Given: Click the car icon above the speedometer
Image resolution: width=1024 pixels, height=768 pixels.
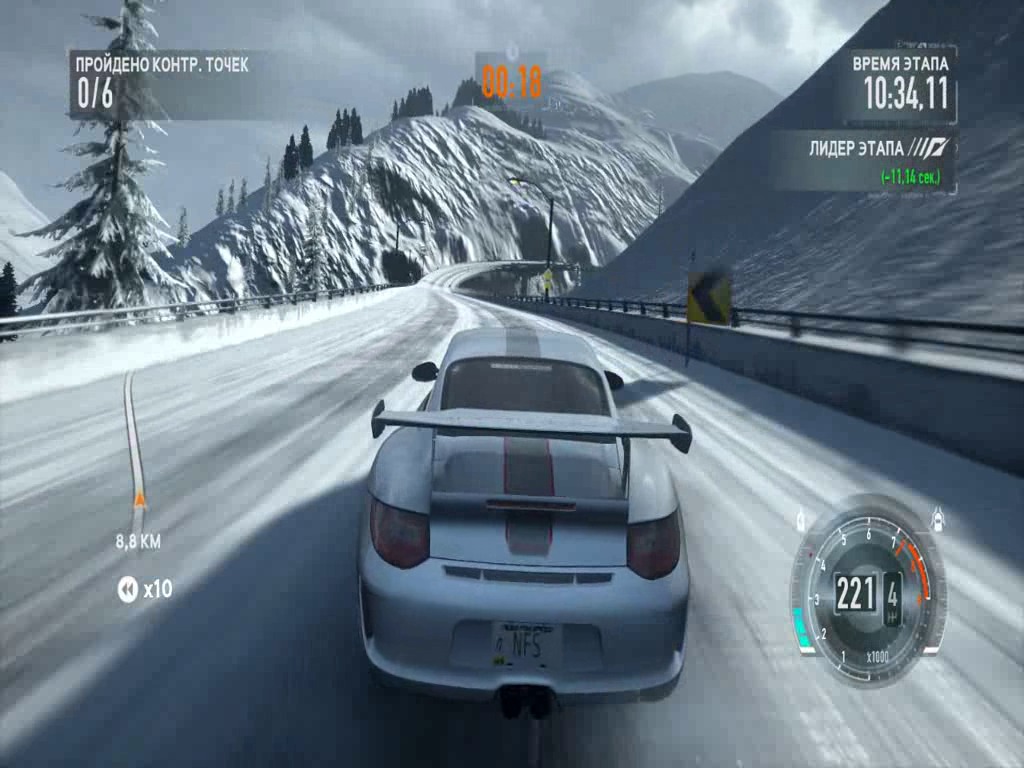Looking at the screenshot, I should pyautogui.click(x=938, y=518).
